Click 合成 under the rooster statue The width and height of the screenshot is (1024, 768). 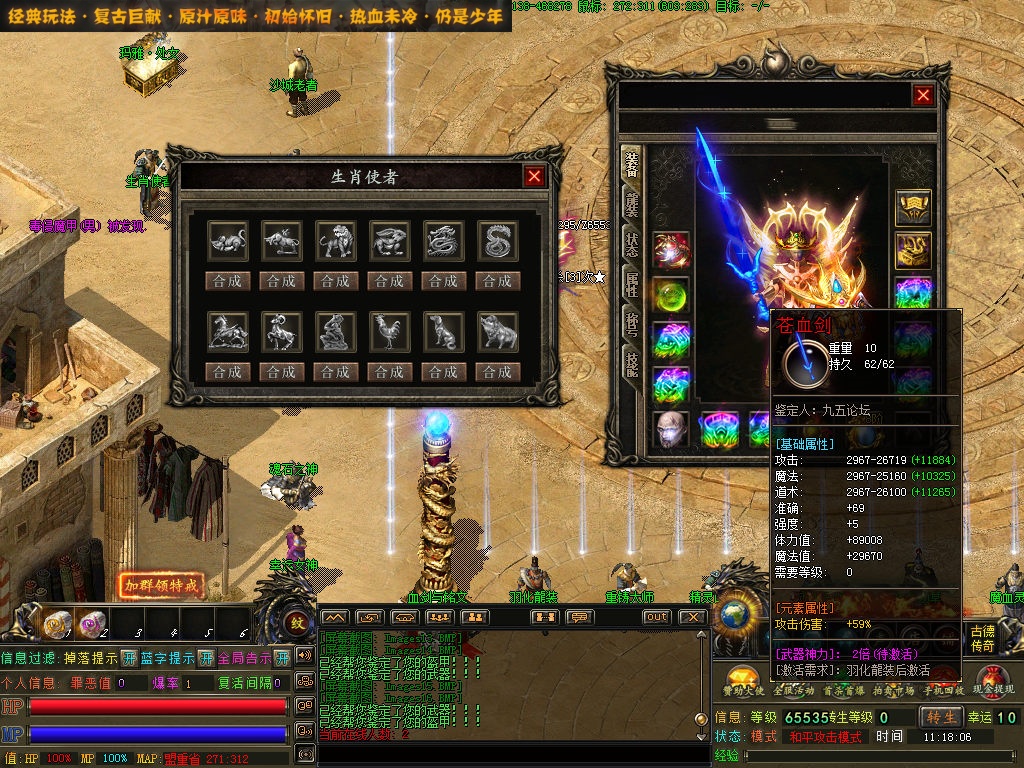pos(389,371)
